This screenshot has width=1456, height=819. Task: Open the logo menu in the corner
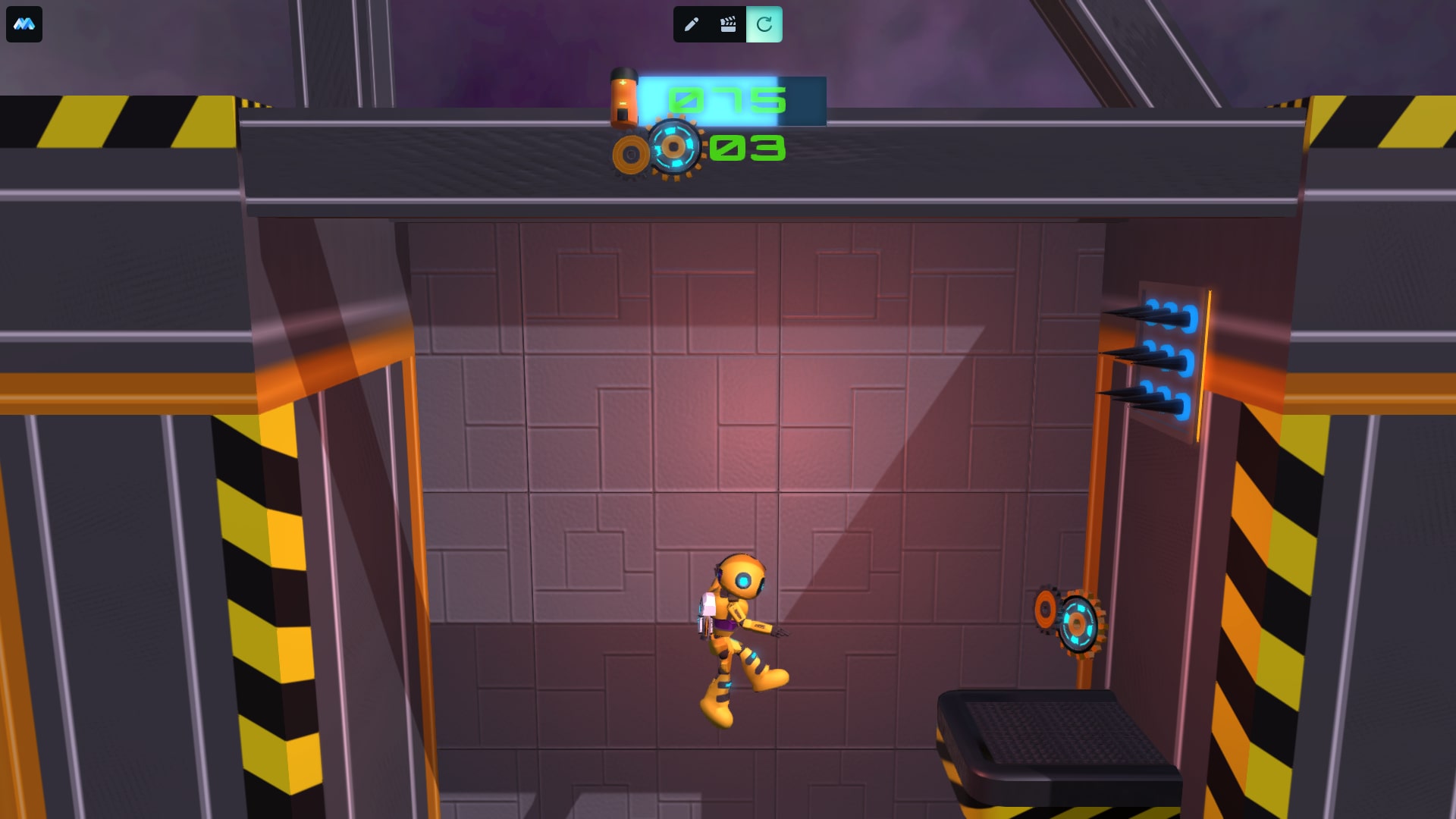(24, 24)
